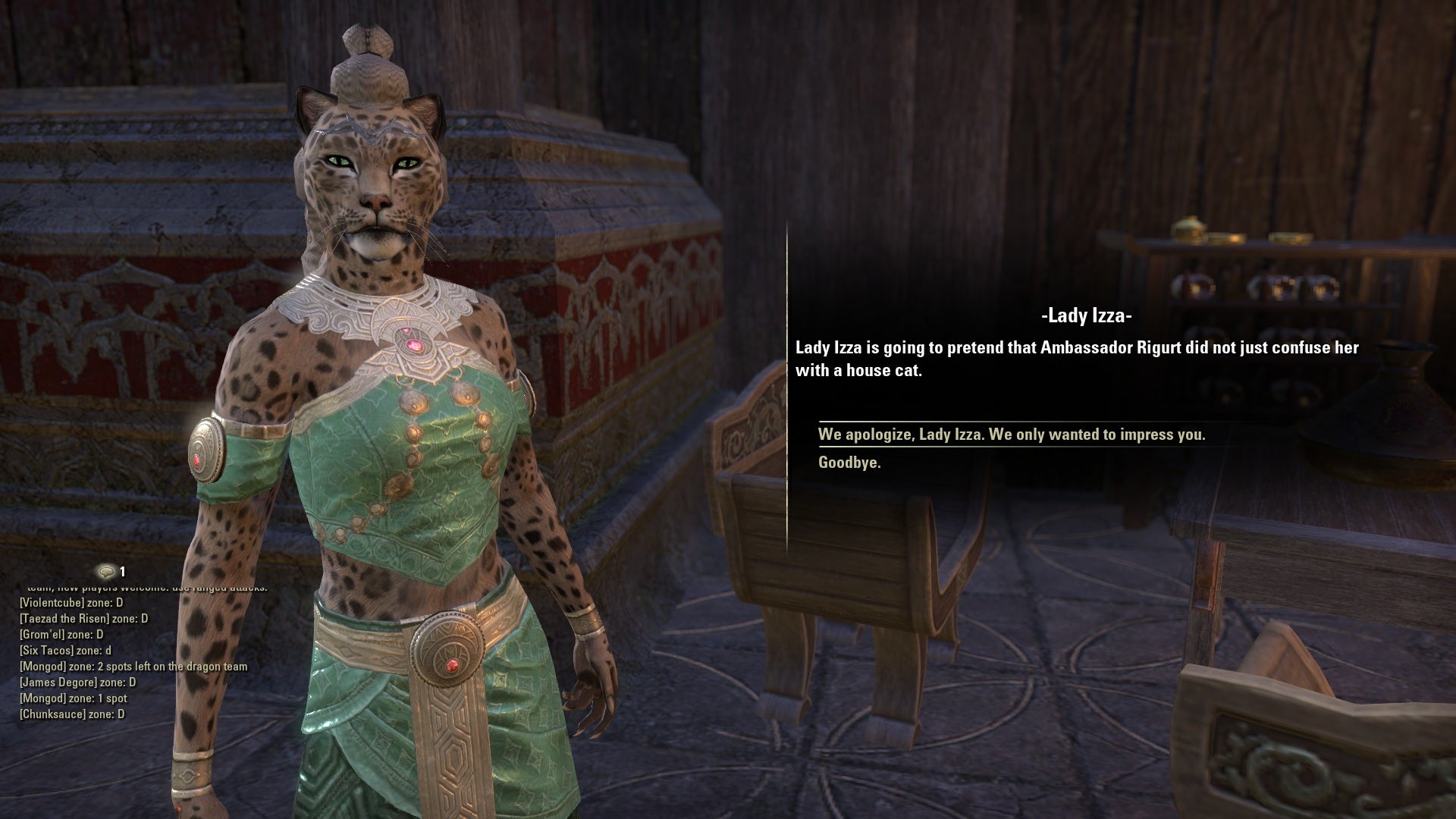Image resolution: width=1456 pixels, height=819 pixels.
Task: Select the Goodbye dialogue option
Action: click(850, 461)
